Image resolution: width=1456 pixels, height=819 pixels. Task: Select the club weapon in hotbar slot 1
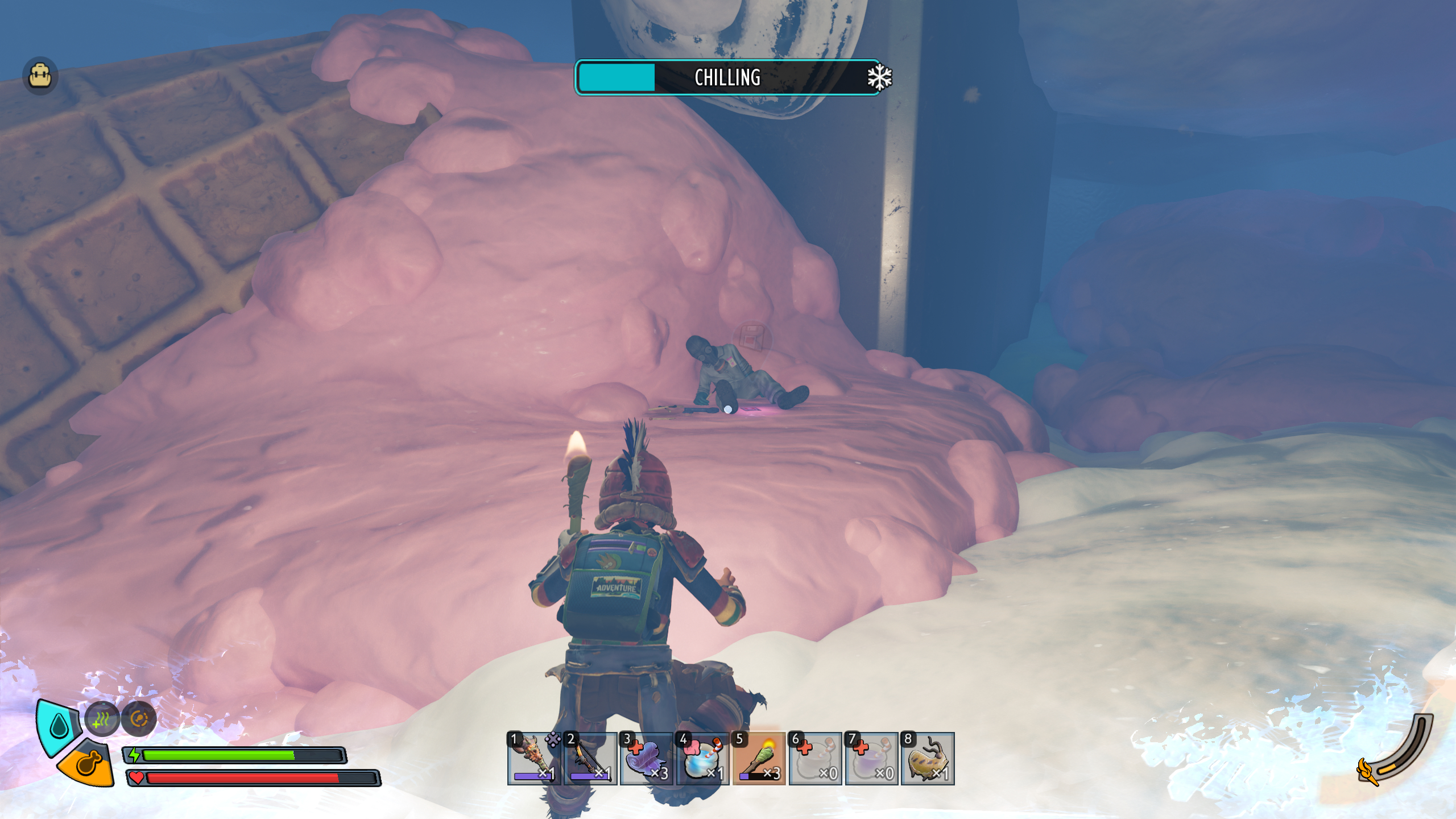(x=535, y=759)
